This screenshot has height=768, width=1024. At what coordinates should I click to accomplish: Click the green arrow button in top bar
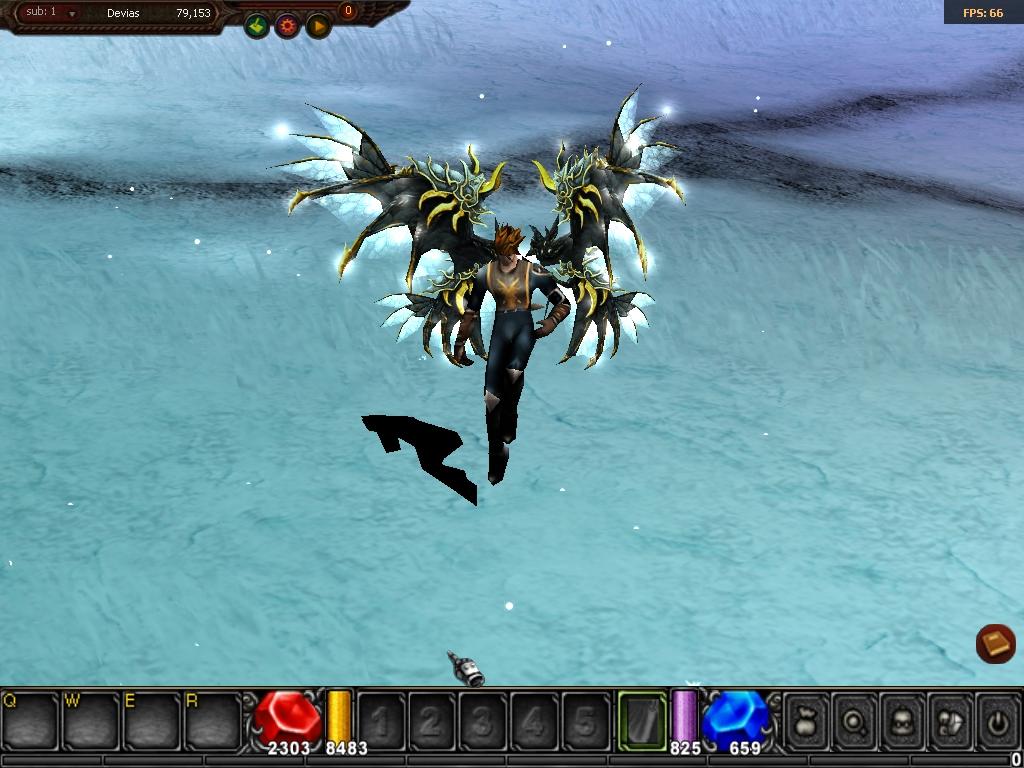click(257, 26)
